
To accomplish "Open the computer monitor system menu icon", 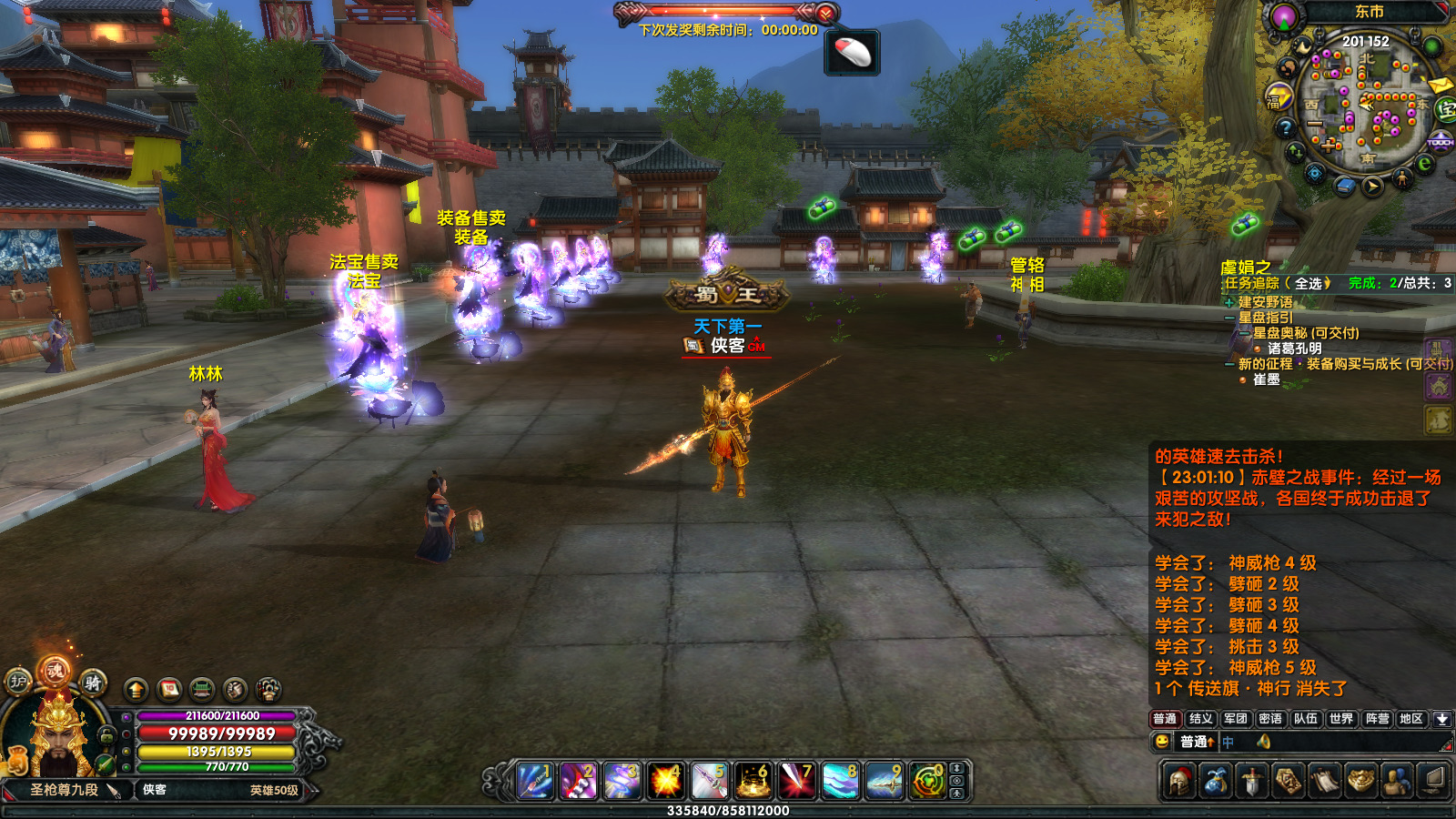I will pyautogui.click(x=1433, y=781).
